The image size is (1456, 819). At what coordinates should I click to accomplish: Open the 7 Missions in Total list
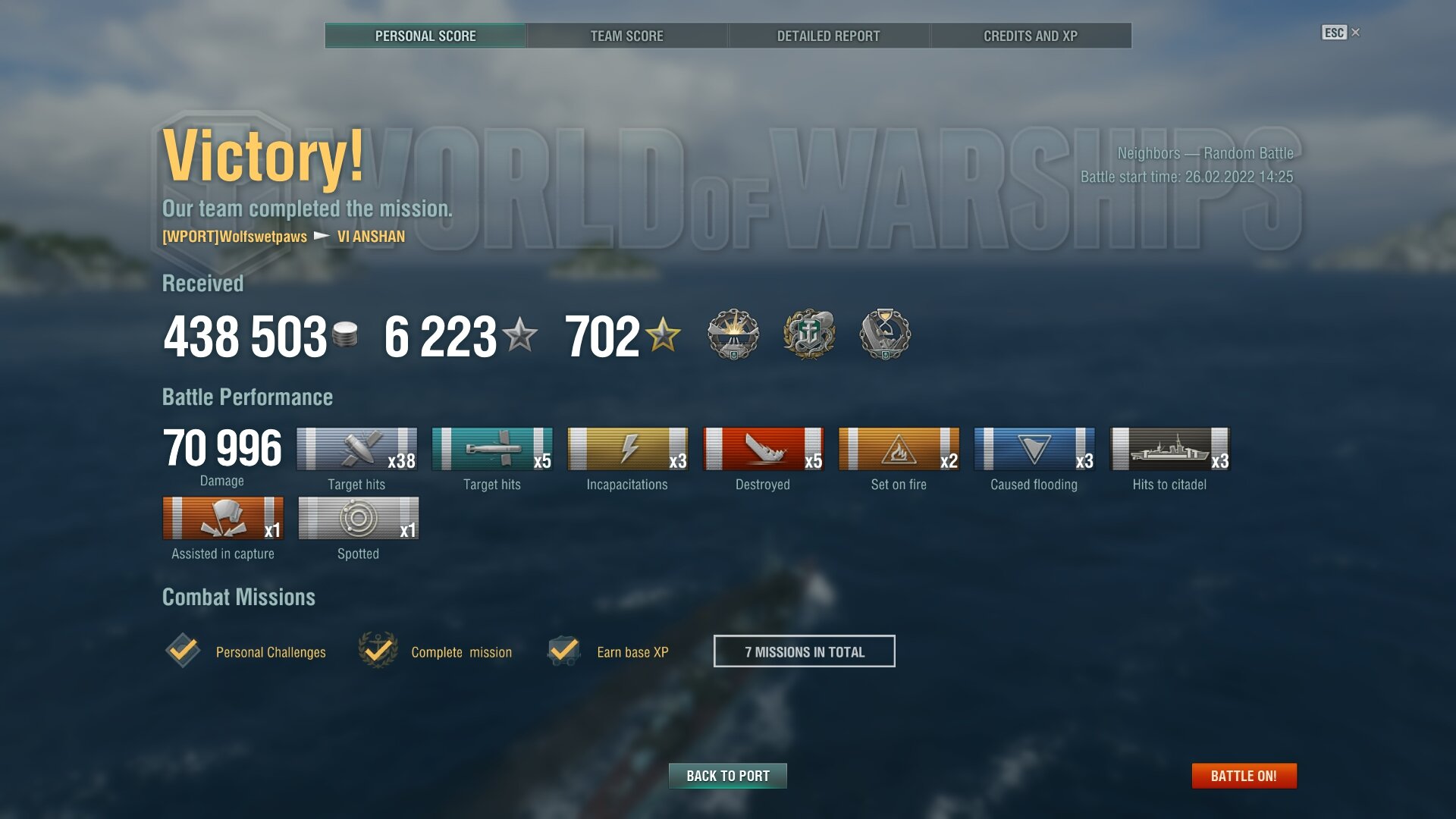[x=804, y=651]
